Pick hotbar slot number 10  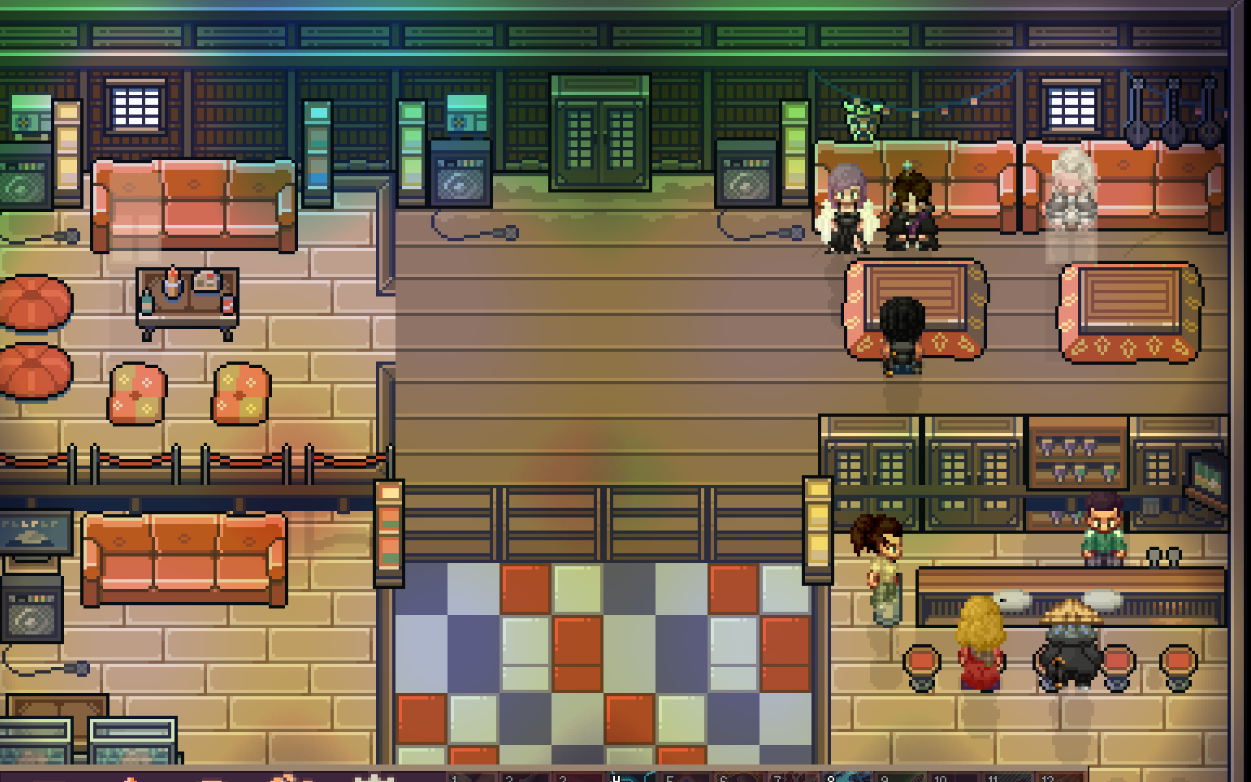click(956, 776)
